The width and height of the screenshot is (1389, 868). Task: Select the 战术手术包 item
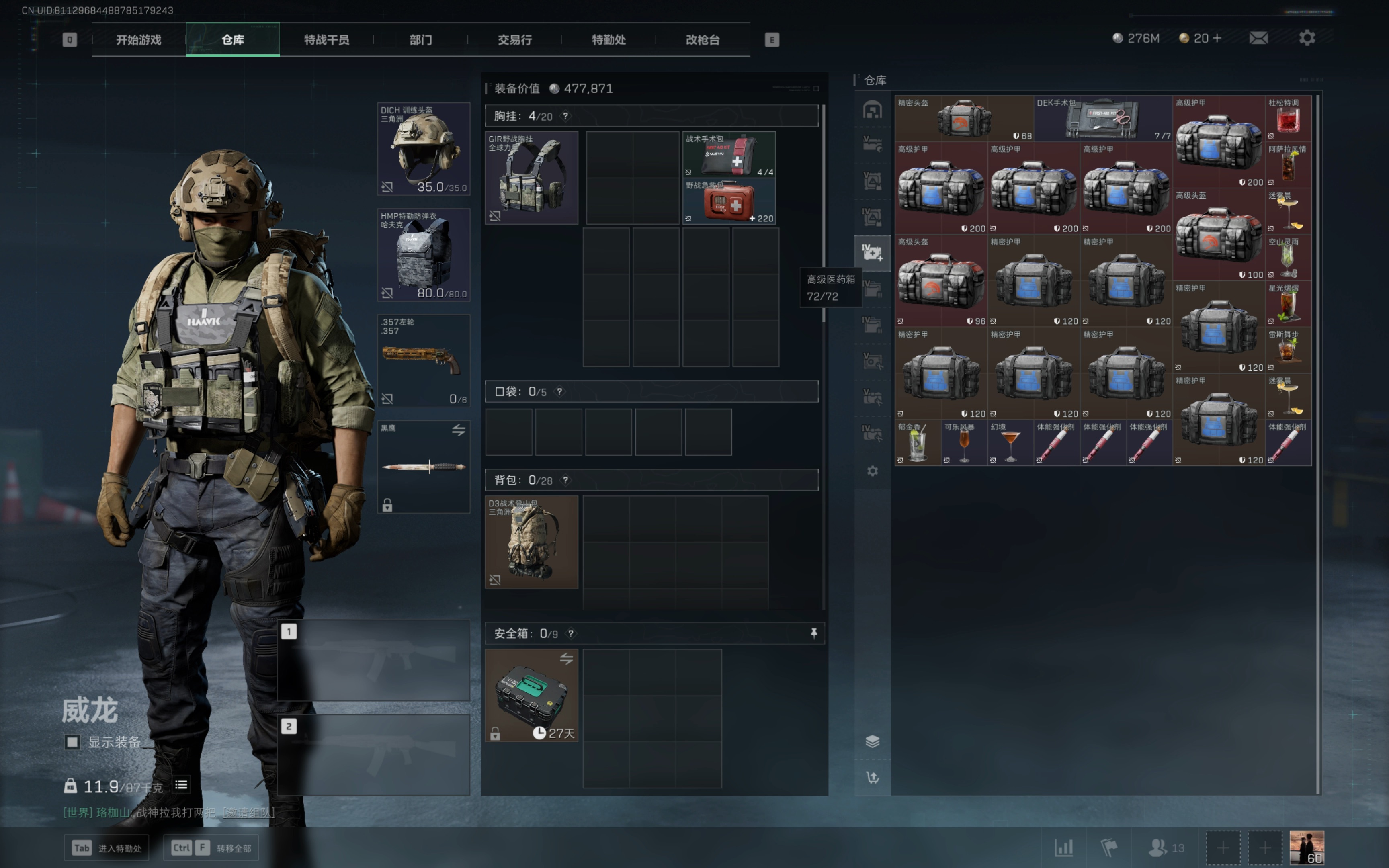tap(728, 154)
